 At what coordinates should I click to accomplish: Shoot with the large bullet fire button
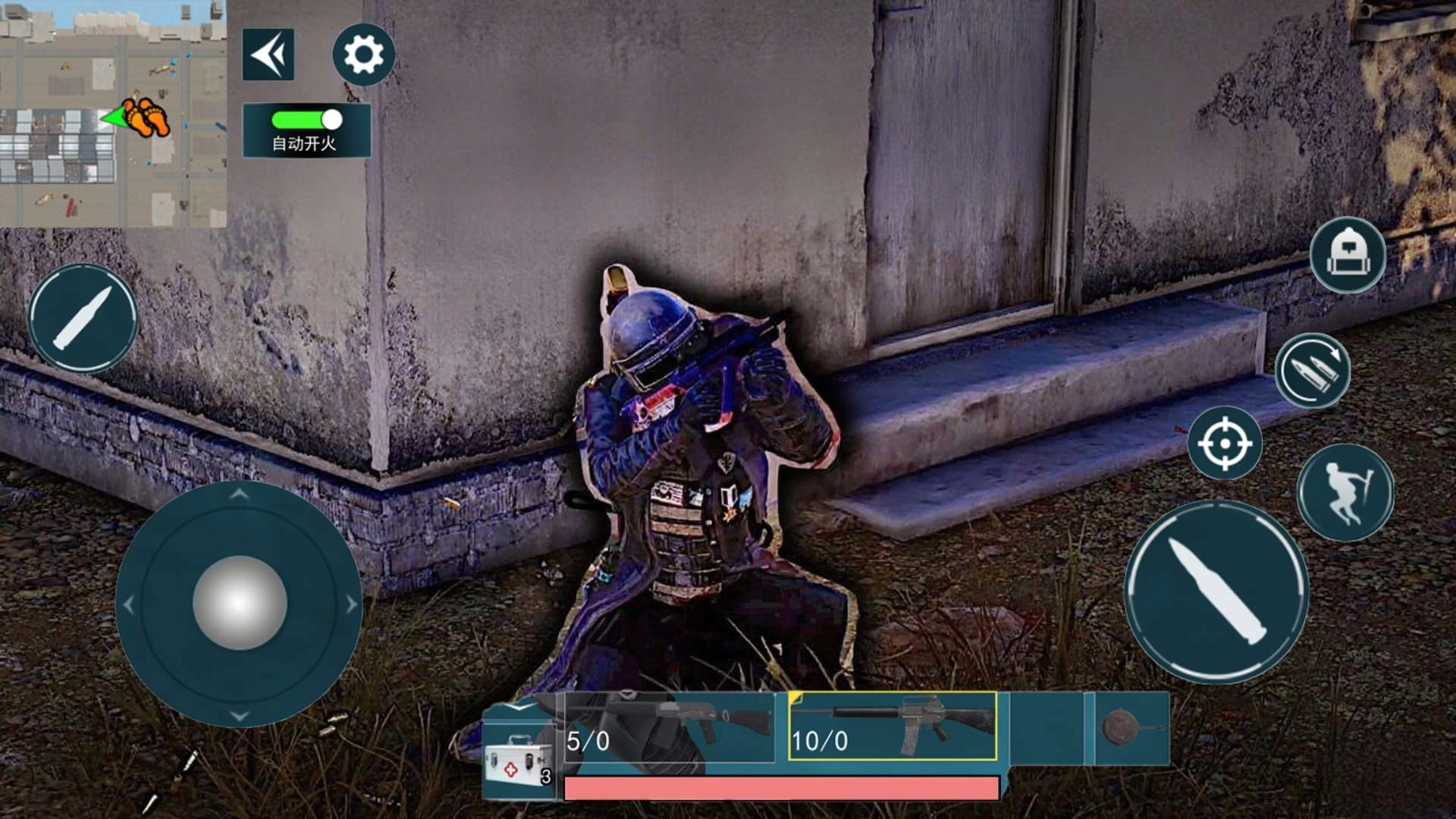pos(1216,592)
